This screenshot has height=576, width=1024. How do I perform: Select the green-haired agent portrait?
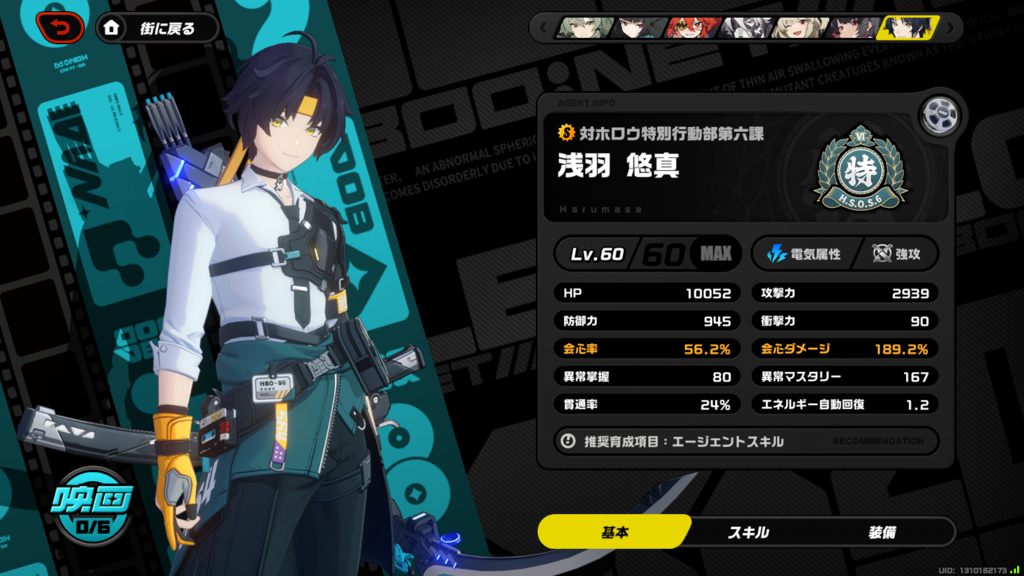pos(581,27)
